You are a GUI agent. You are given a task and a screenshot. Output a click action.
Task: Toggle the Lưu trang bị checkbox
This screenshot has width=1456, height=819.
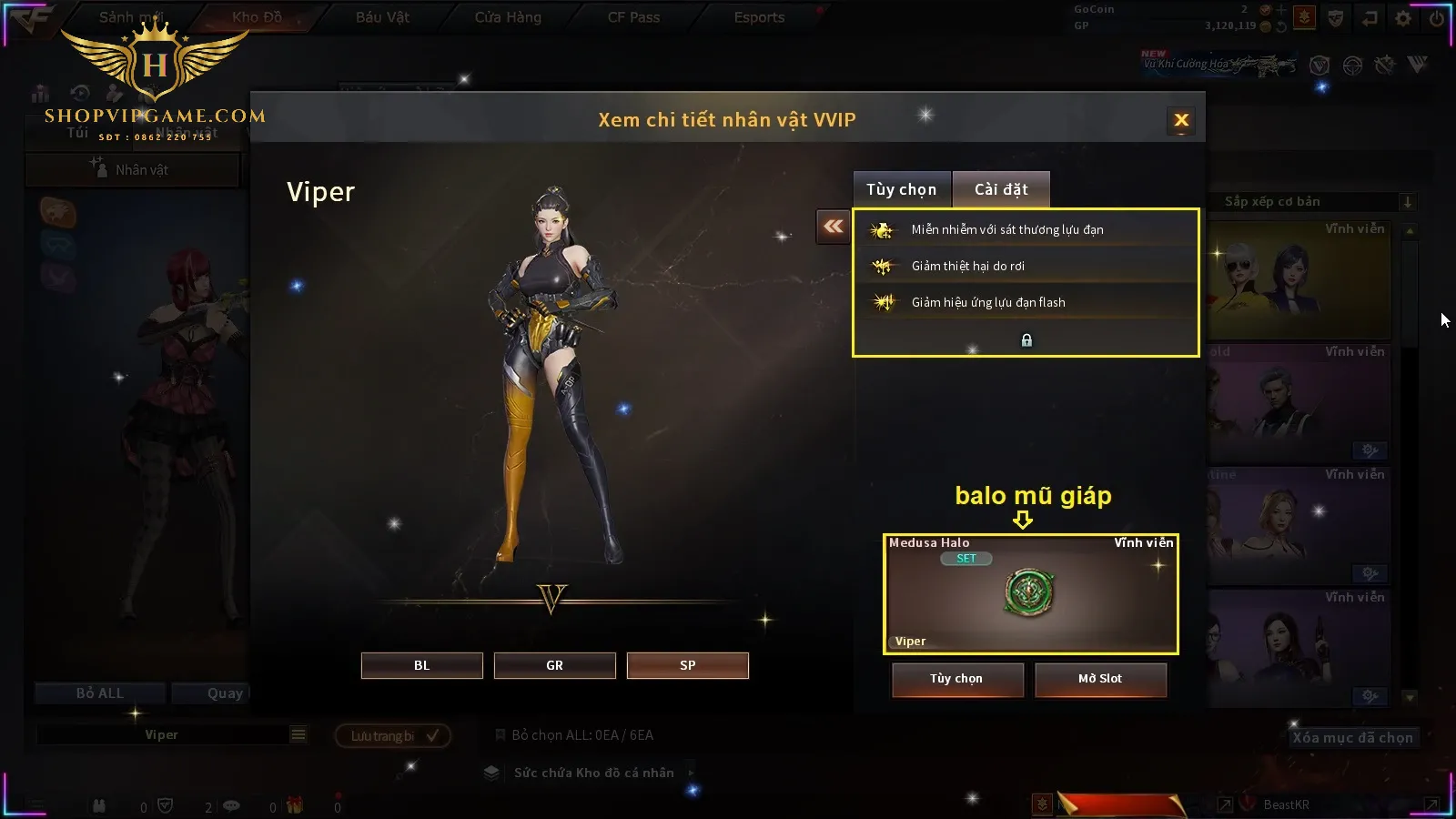(x=432, y=735)
